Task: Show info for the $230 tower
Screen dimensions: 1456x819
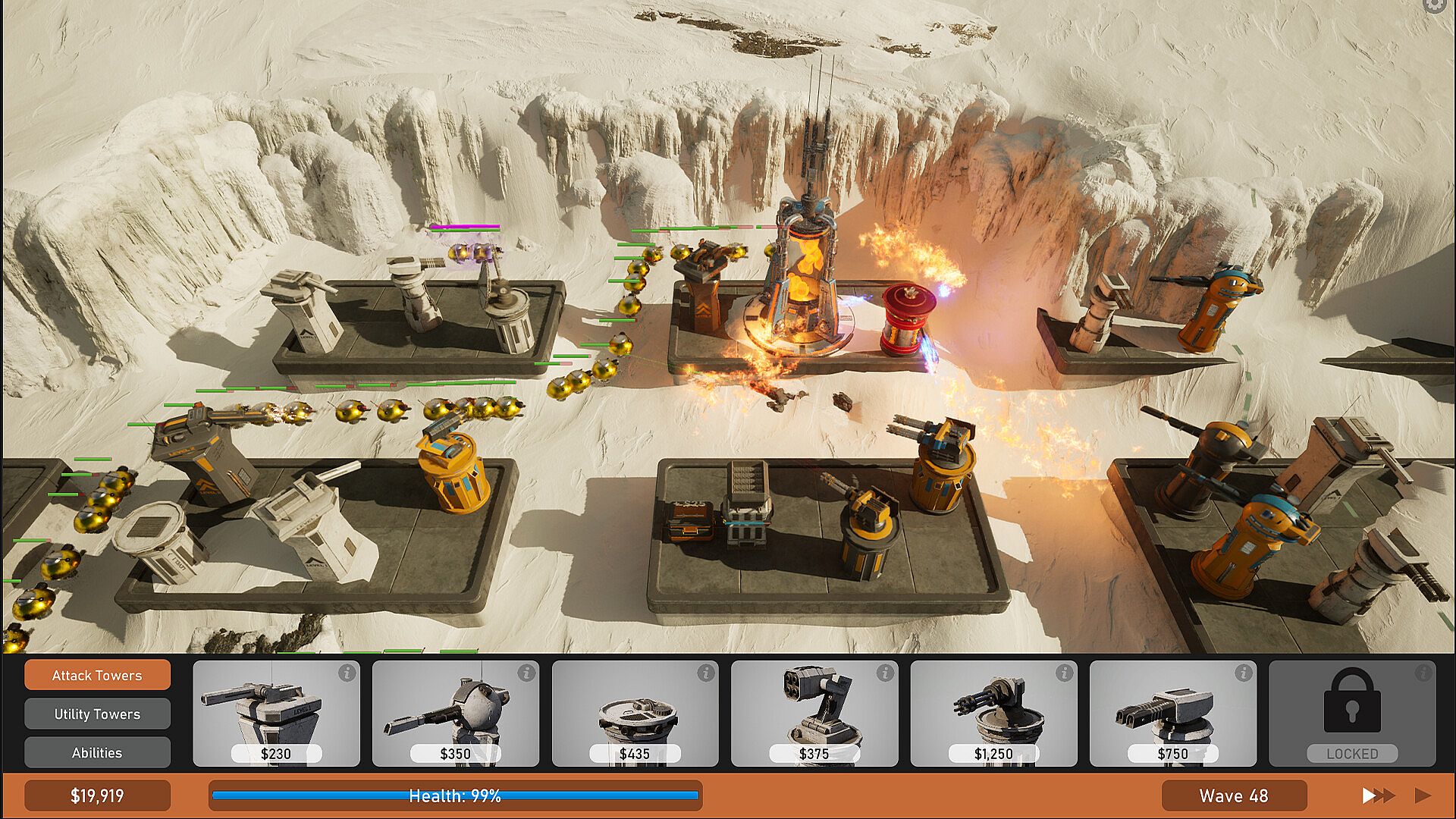Action: (347, 673)
